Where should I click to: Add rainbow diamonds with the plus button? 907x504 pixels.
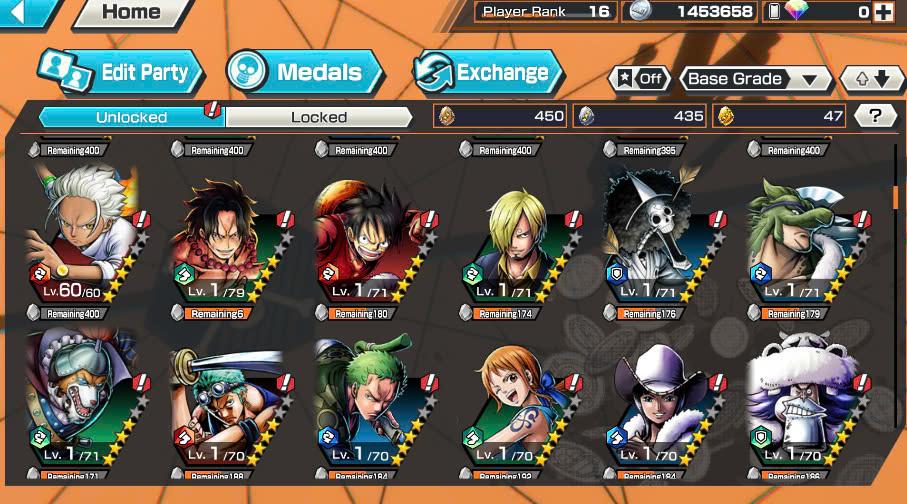coord(883,12)
